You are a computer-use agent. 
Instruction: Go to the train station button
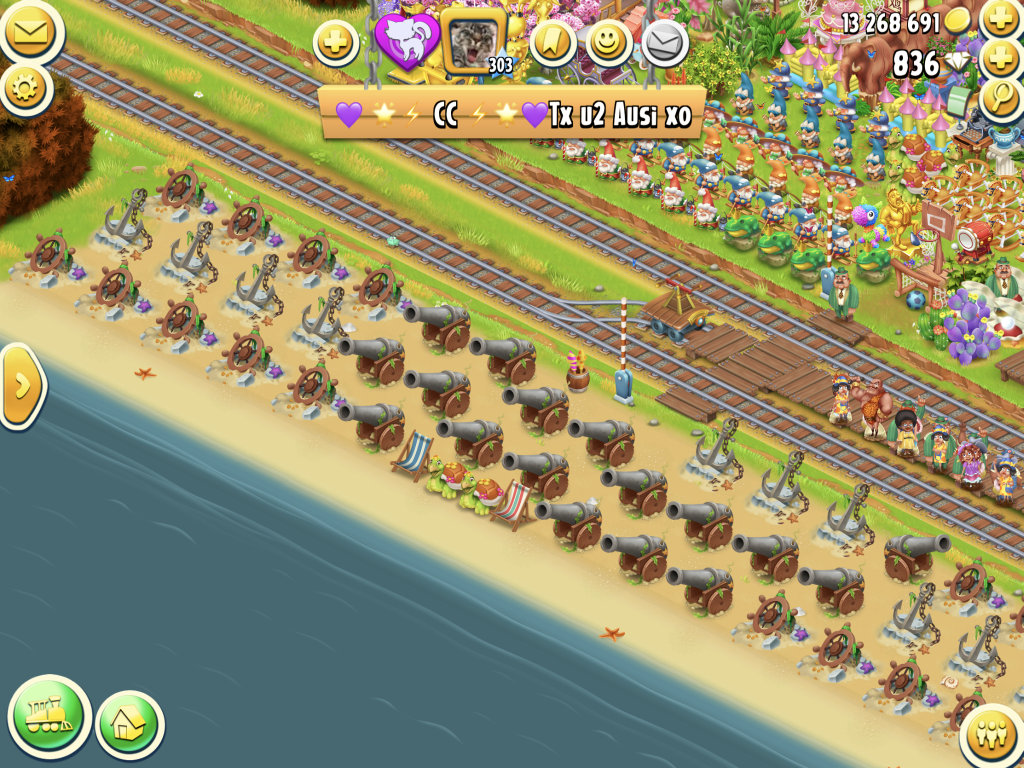pos(49,715)
